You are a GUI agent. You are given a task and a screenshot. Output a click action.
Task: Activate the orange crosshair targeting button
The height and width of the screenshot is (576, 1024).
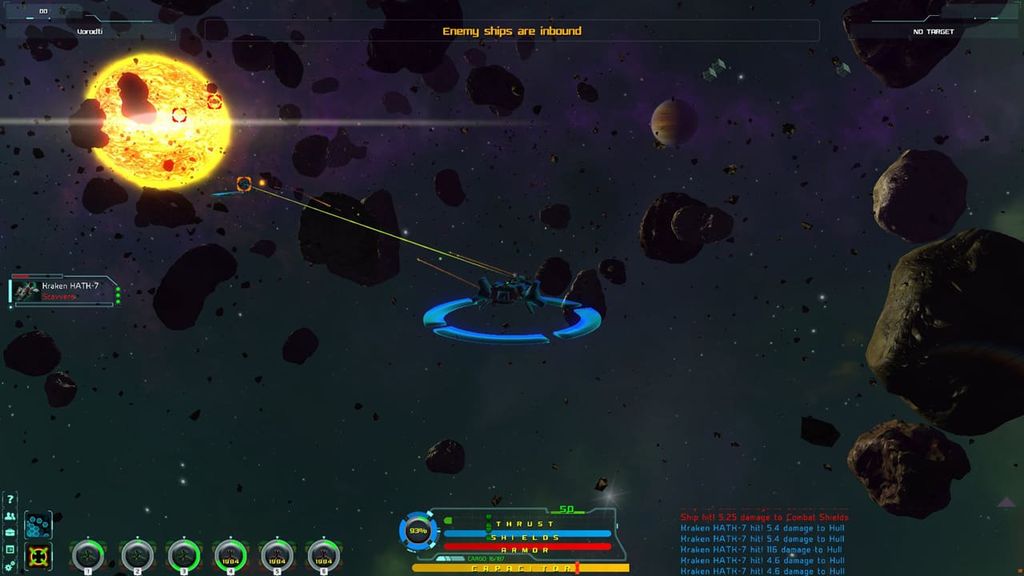(38, 556)
